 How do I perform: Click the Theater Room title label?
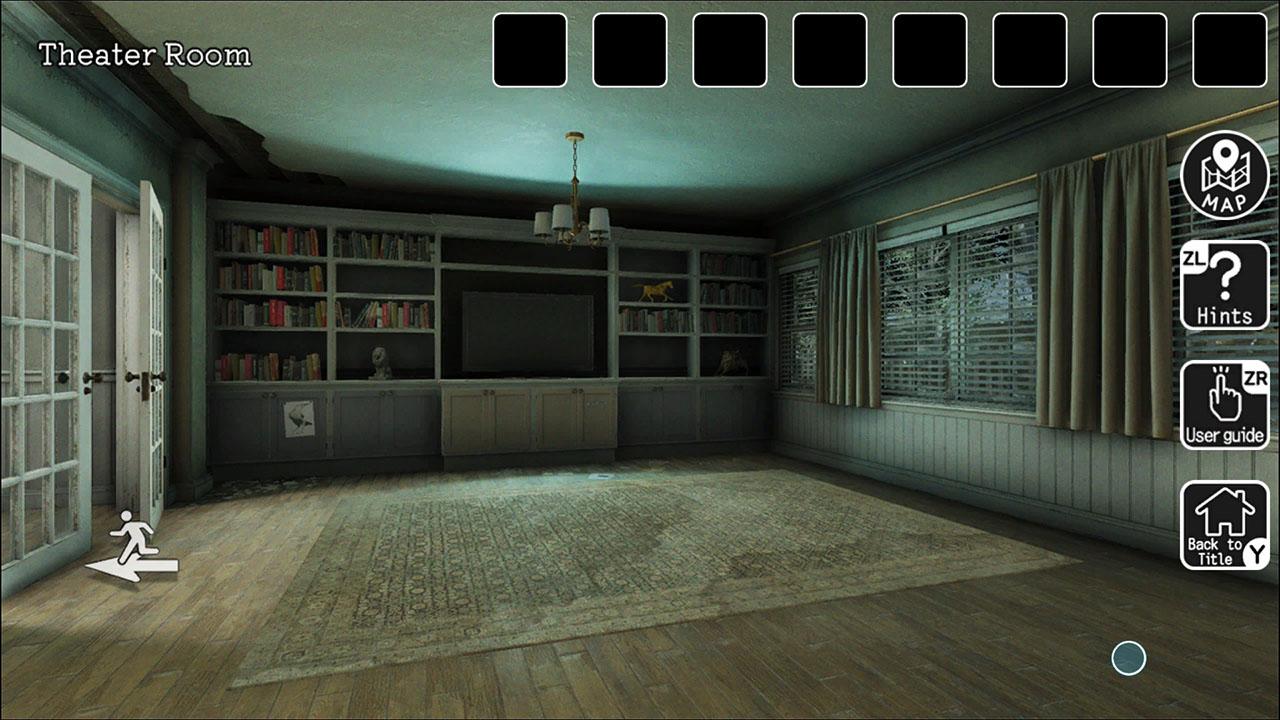pos(143,55)
